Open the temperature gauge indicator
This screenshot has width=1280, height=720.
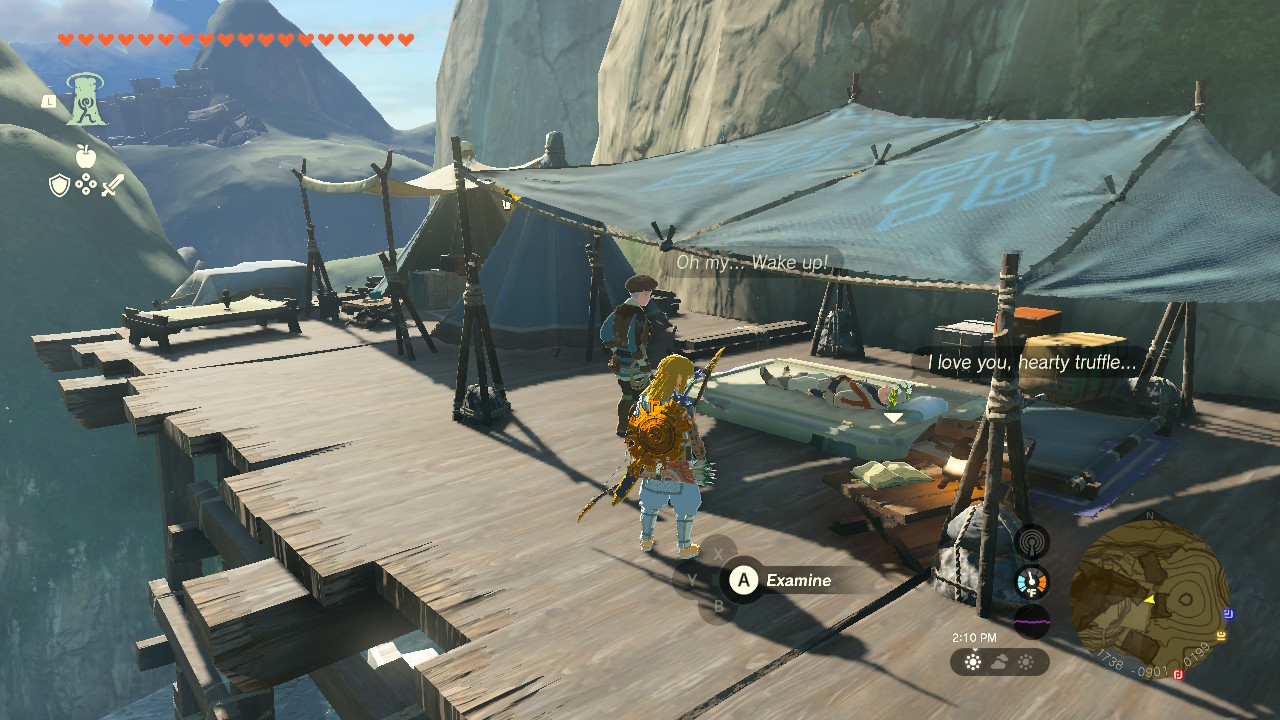pyautogui.click(x=1031, y=580)
